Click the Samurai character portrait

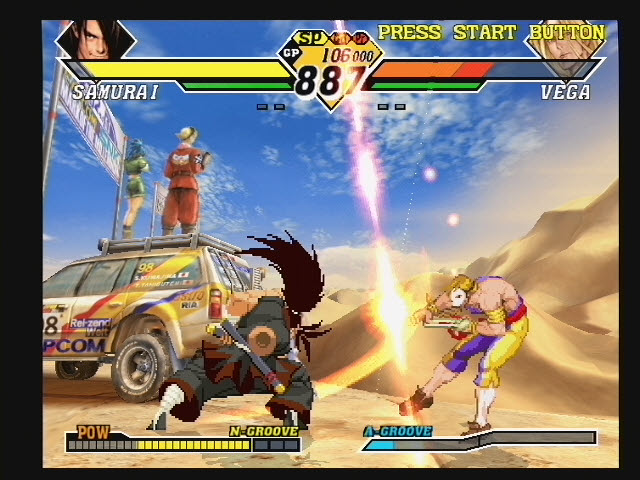pyautogui.click(x=95, y=40)
